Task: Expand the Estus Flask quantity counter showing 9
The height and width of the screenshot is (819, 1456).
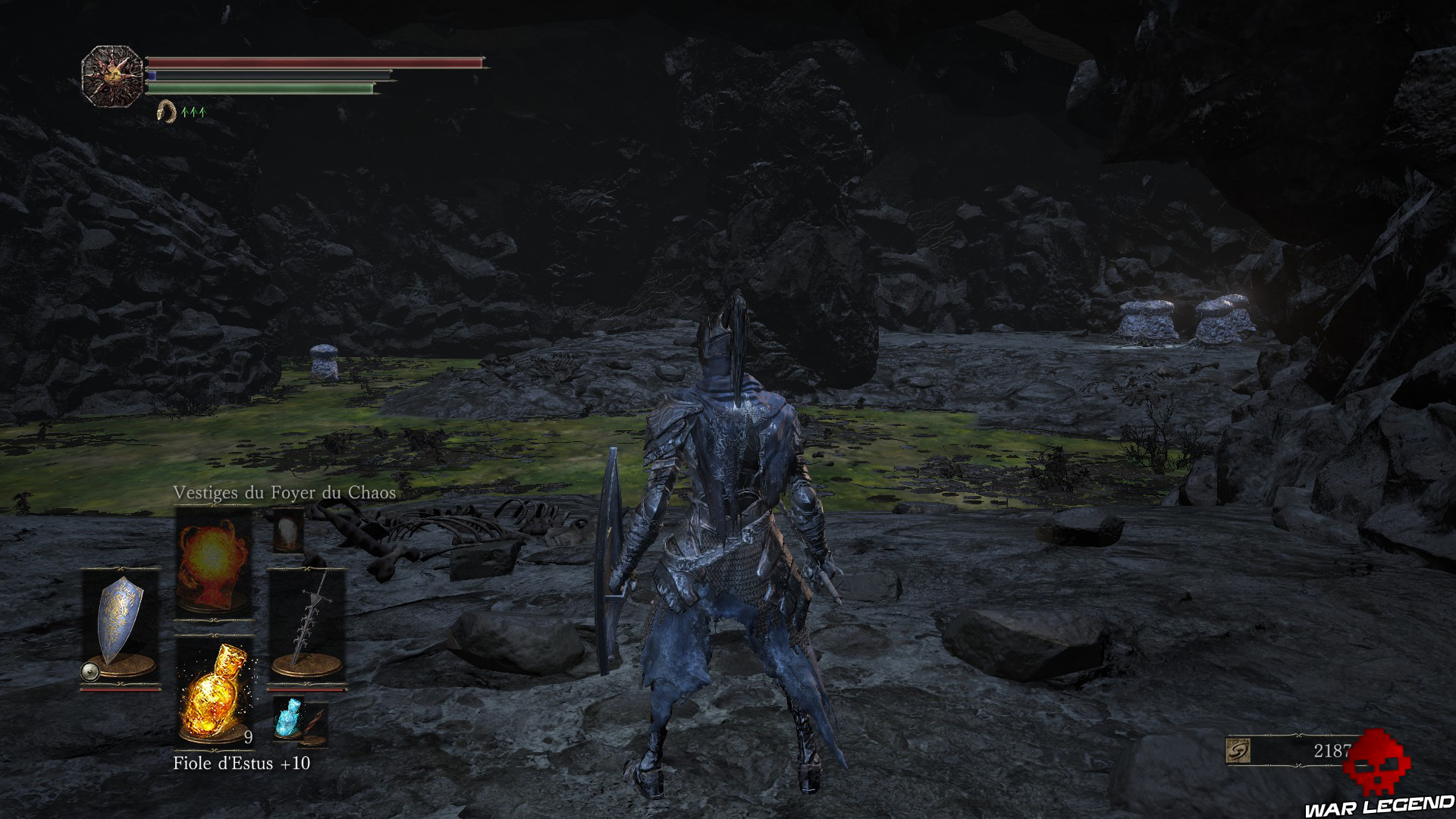Action: pyautogui.click(x=247, y=736)
